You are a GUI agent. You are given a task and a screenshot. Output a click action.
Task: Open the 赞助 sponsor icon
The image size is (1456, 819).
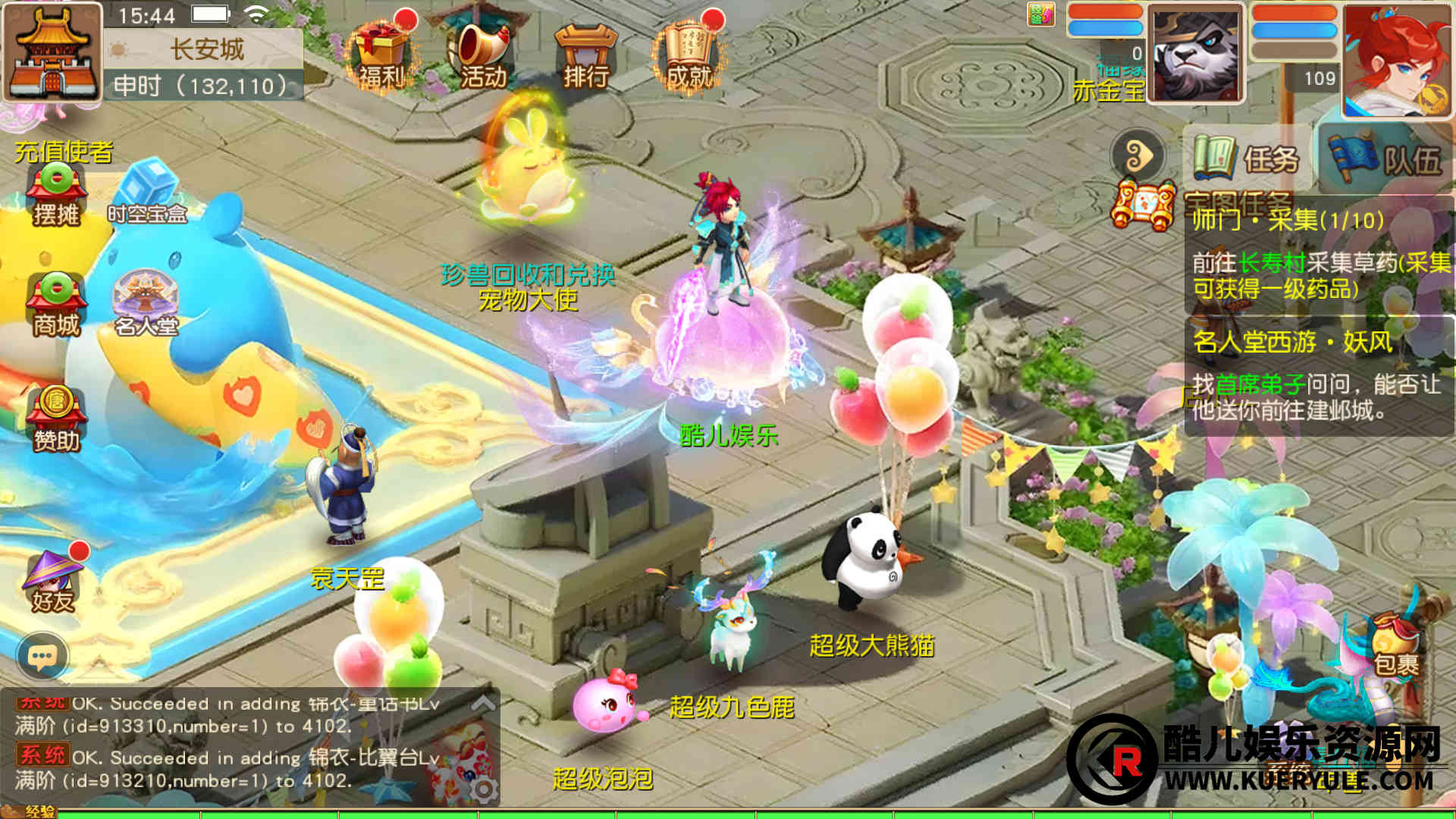coord(56,419)
